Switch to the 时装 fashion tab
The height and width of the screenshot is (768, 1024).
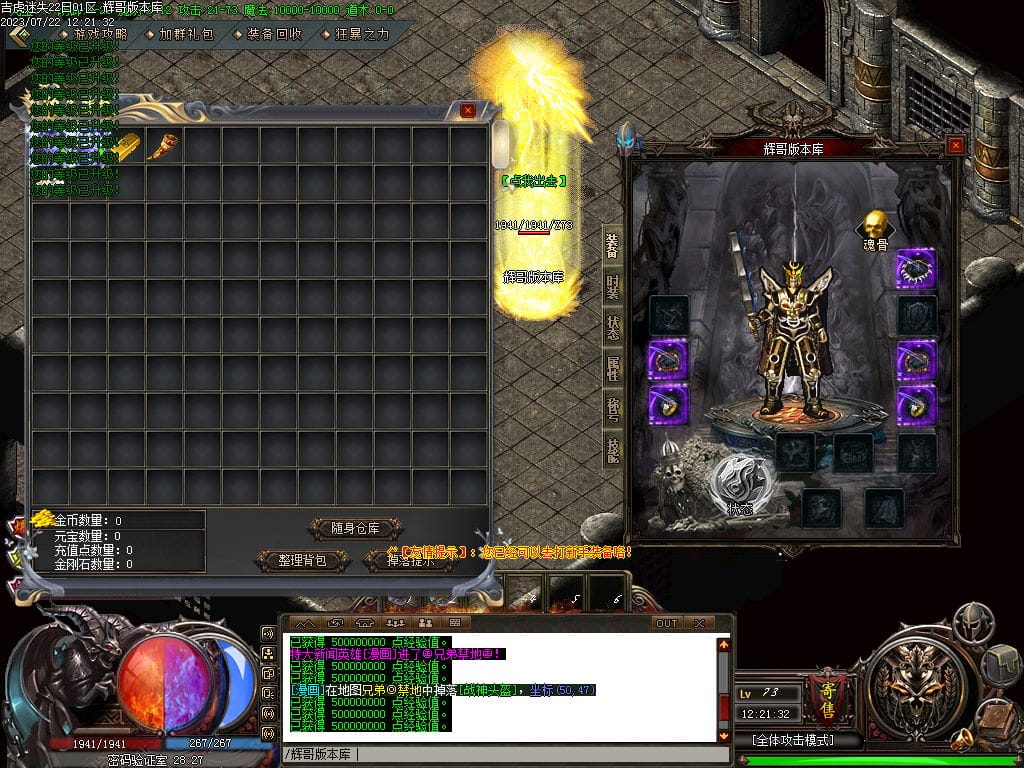click(613, 288)
